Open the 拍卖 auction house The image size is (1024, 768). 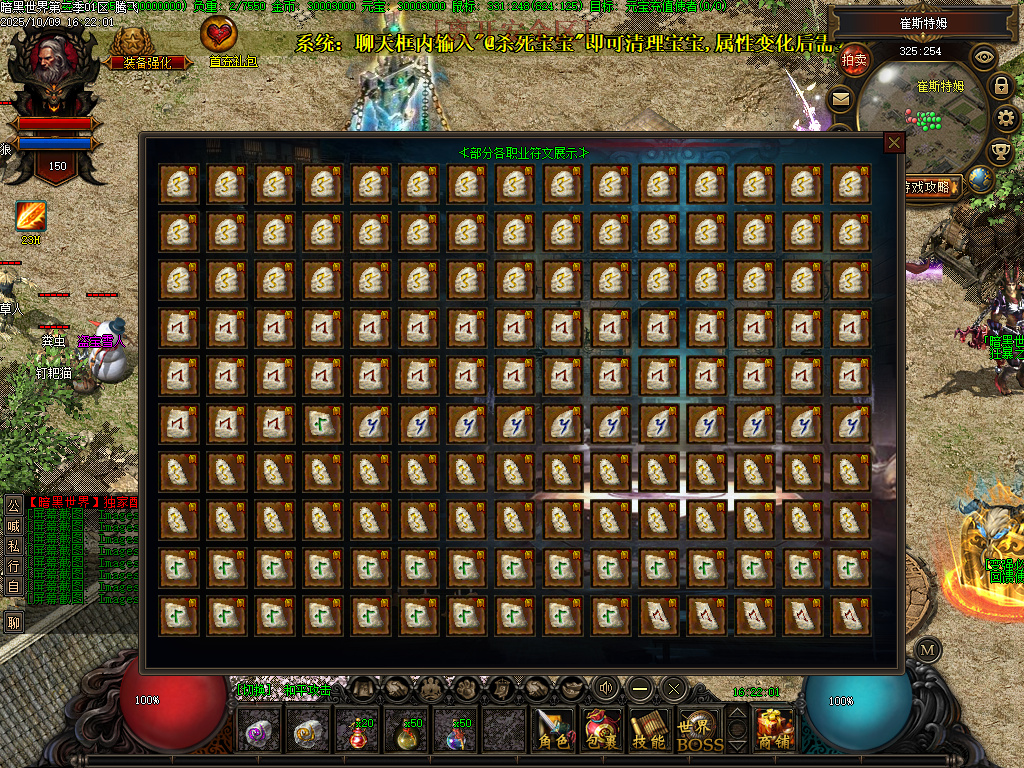point(854,60)
